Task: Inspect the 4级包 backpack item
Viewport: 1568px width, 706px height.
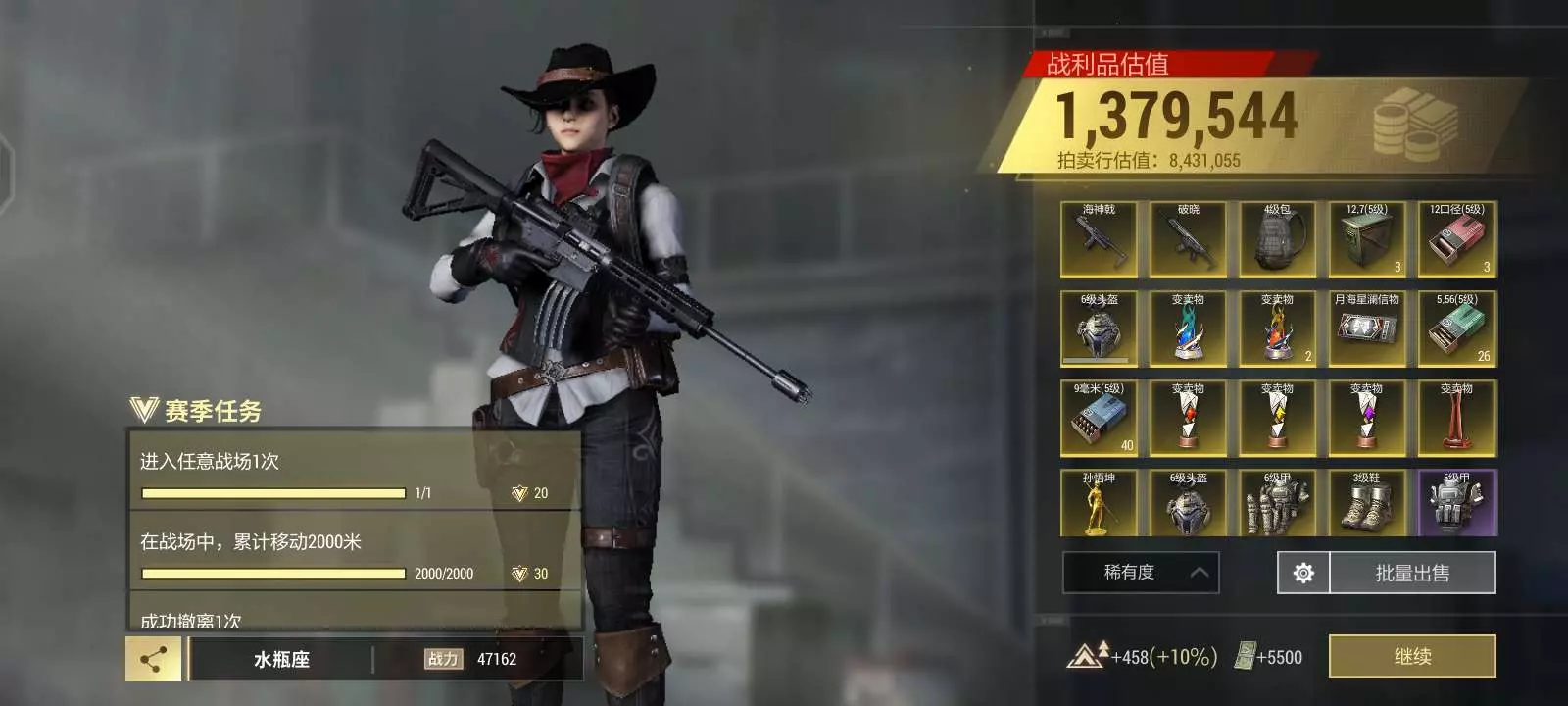Action: [1277, 239]
